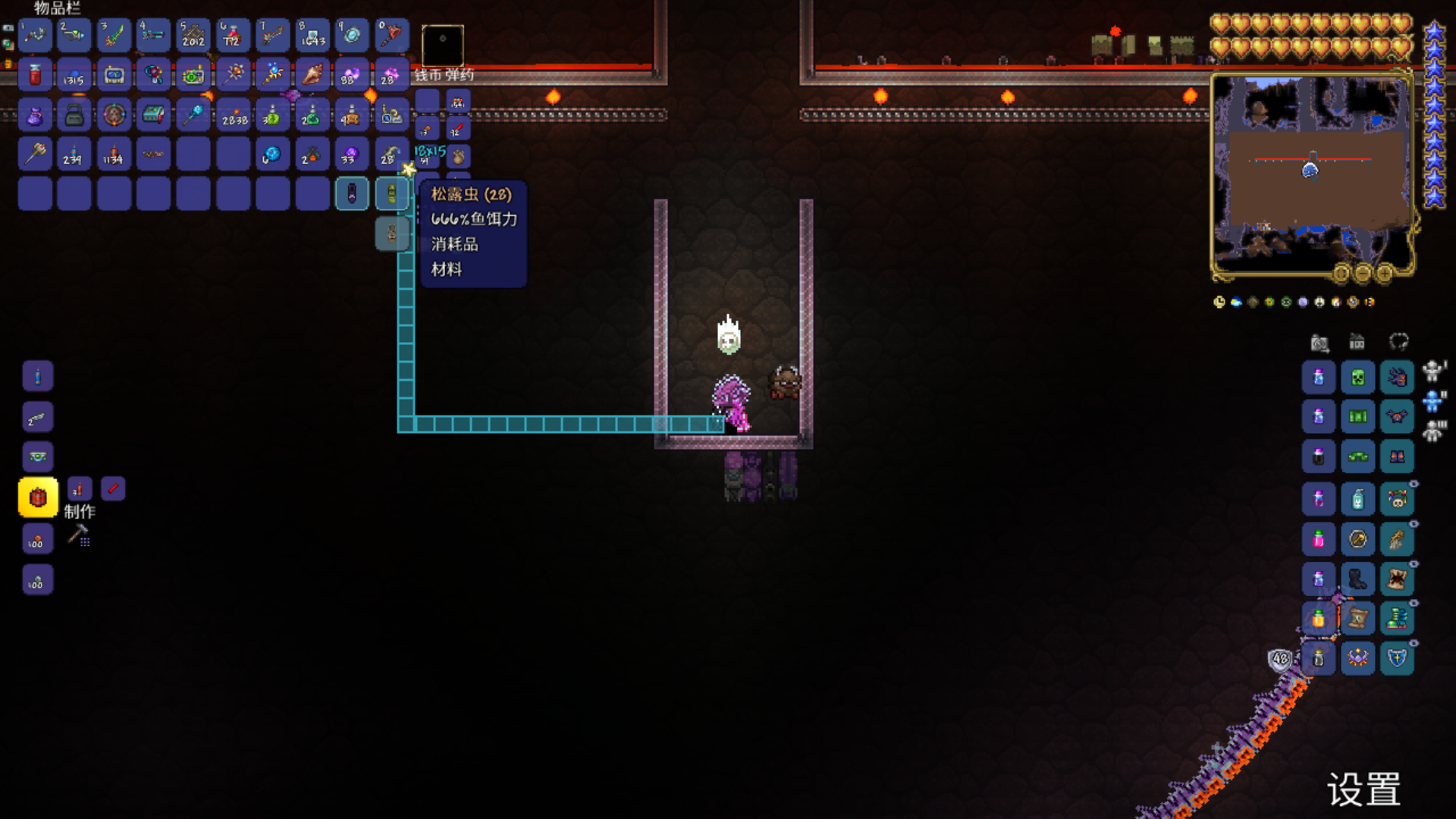Select the Terra Blade sword in the hotbar
Image resolution: width=1456 pixels, height=819 pixels.
tap(114, 35)
